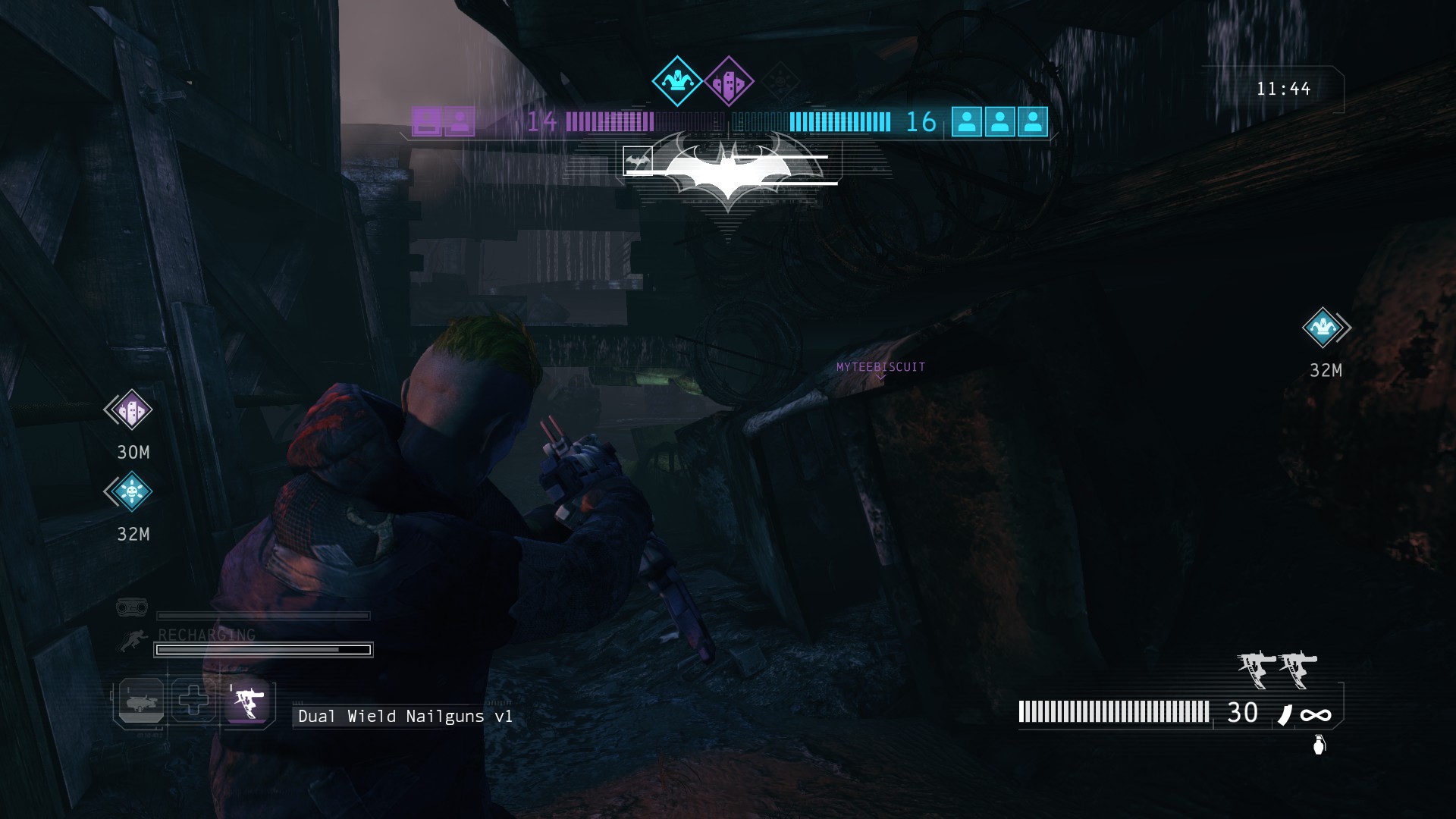Select the Dual Wield Nailguns weapon slot
1456x819 pixels.
point(248,701)
